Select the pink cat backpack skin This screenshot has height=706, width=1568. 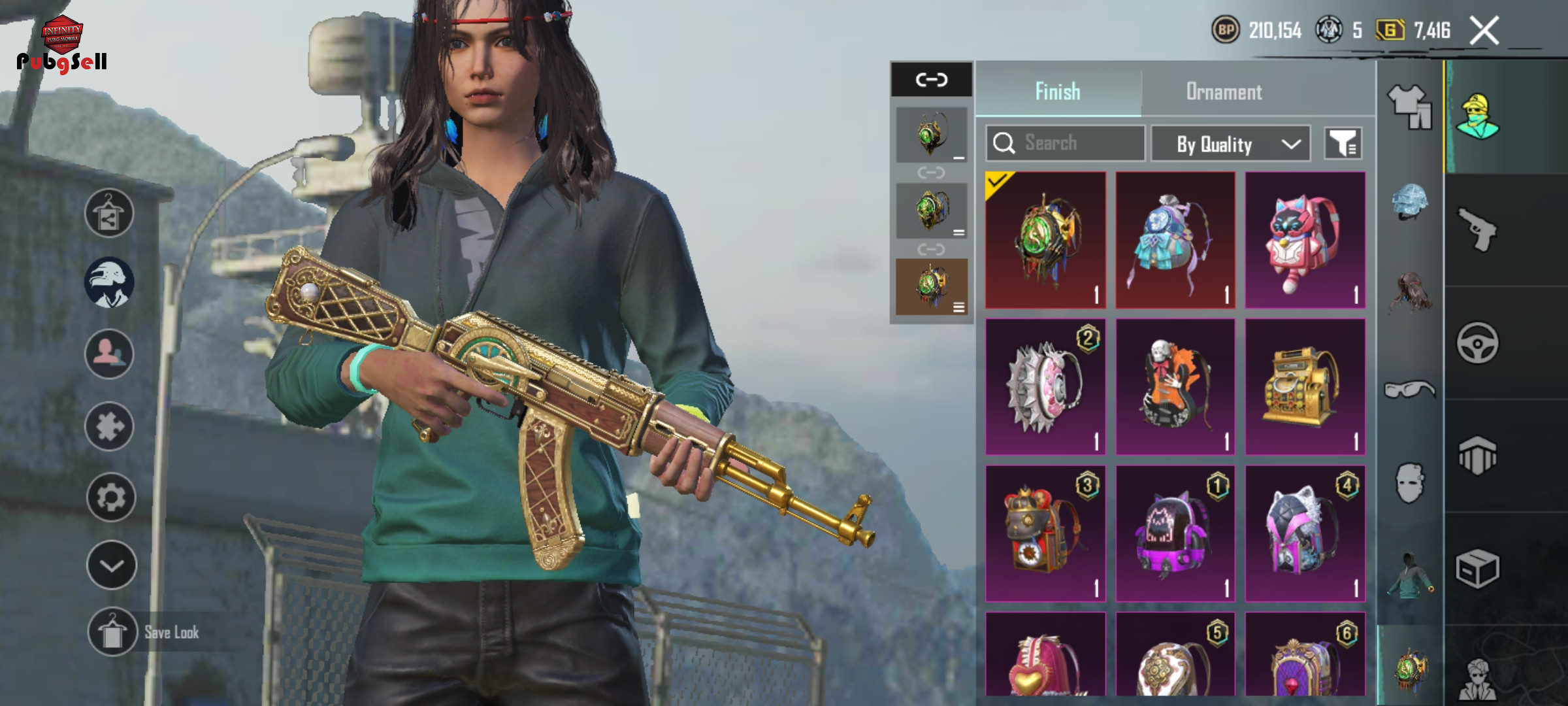[1305, 240]
